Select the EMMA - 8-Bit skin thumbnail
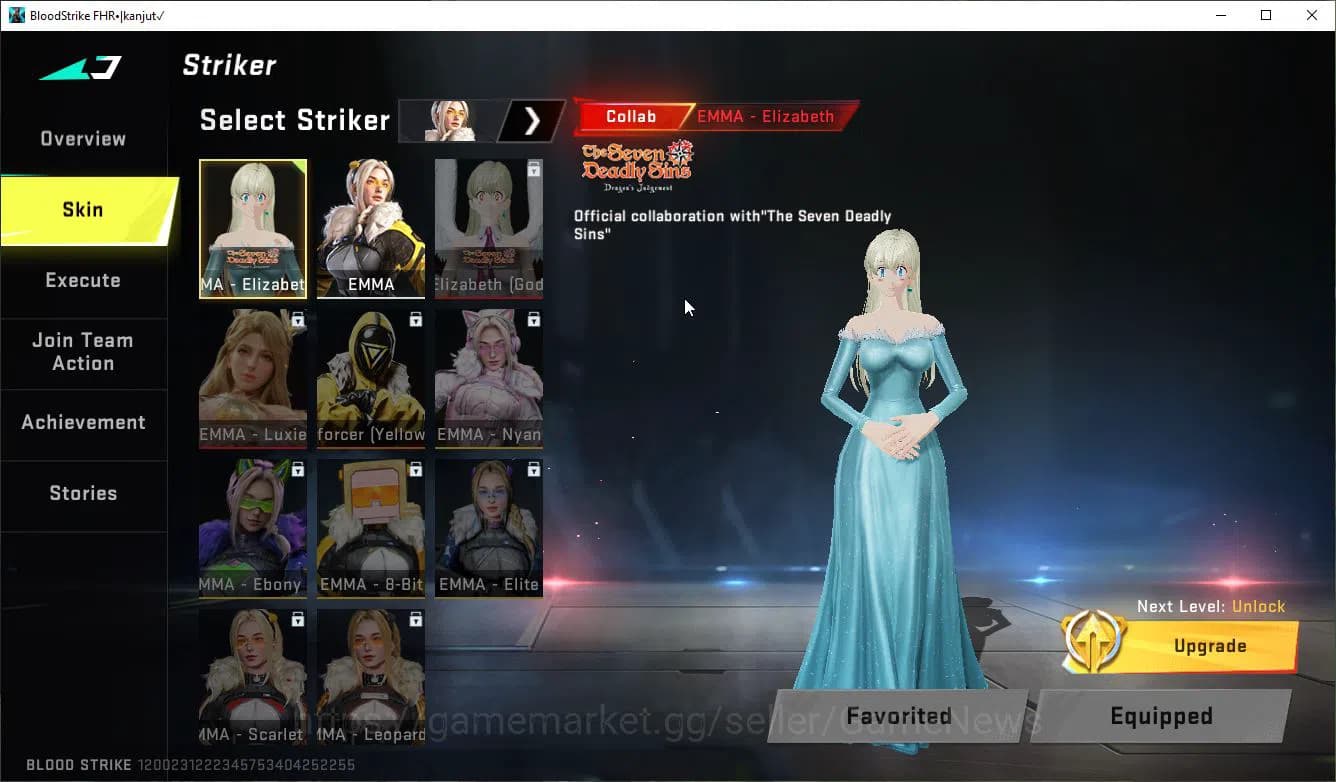 click(371, 528)
